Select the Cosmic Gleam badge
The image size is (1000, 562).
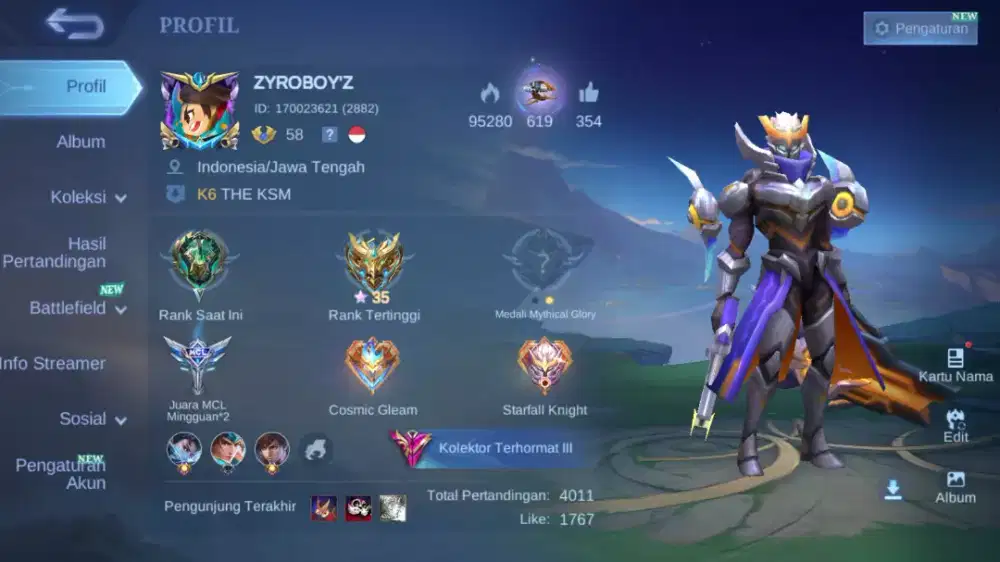373,367
